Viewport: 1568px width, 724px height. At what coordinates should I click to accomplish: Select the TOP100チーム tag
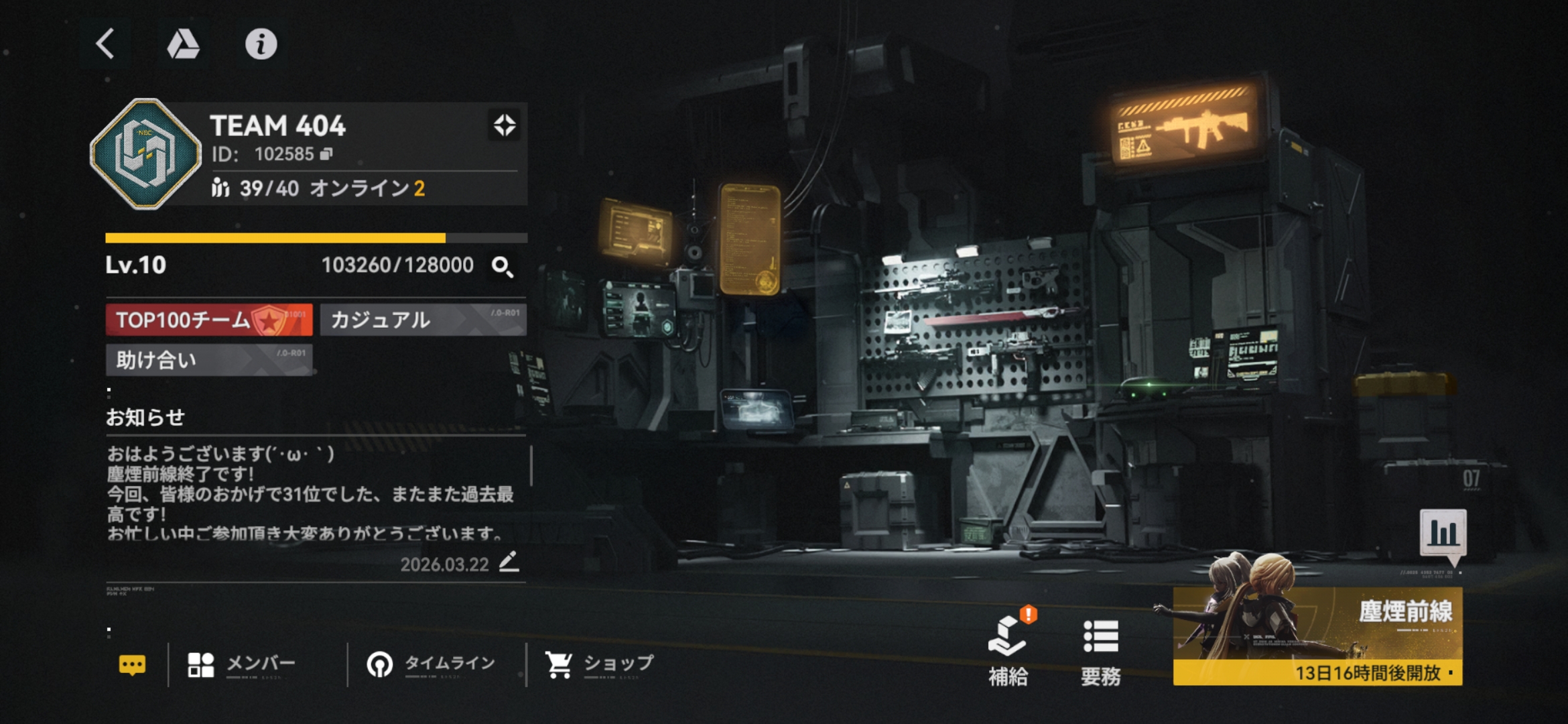click(209, 320)
